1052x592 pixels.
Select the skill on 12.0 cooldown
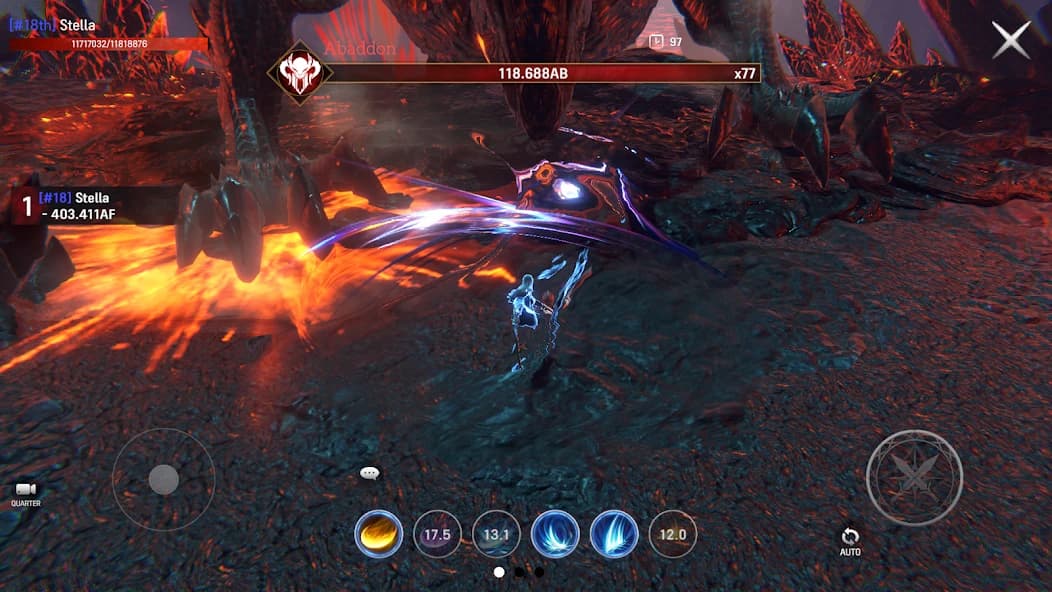pos(673,534)
